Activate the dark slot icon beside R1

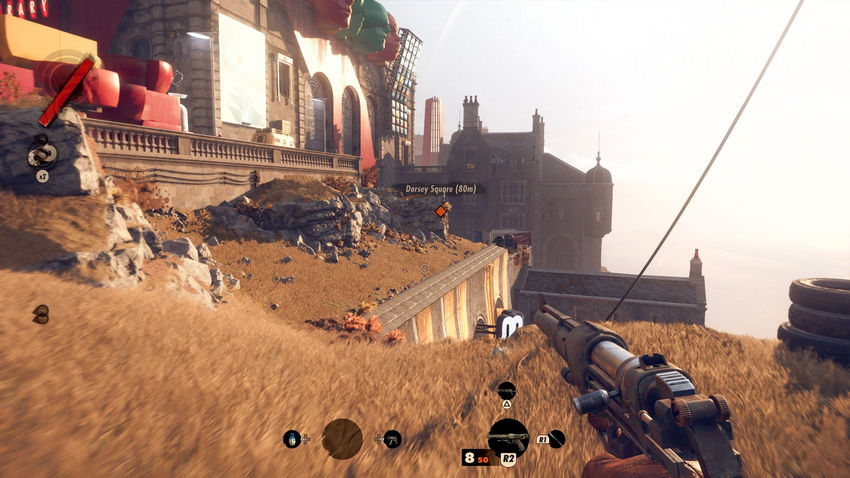[557, 438]
